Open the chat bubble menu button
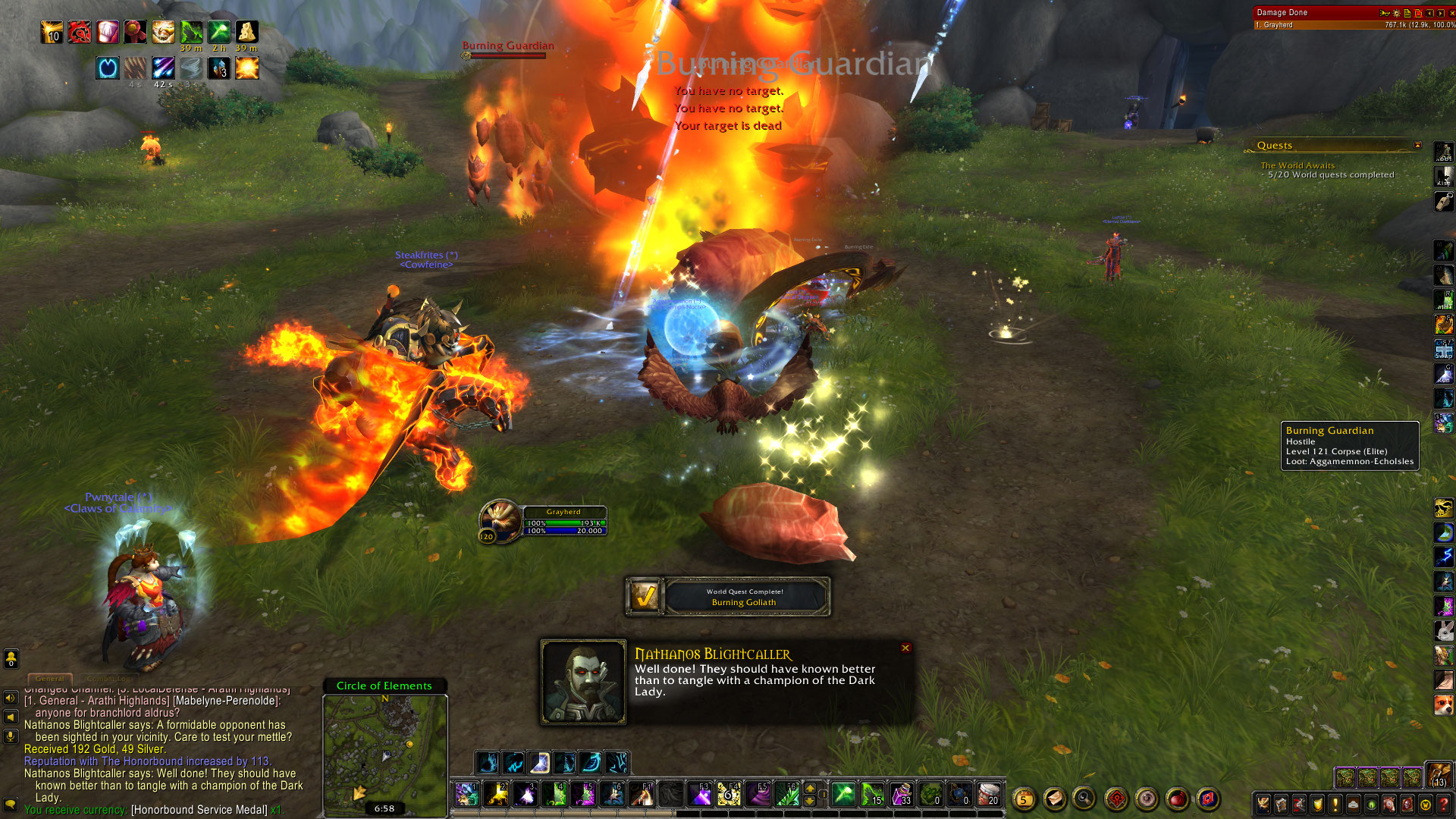1456x819 pixels. click(x=11, y=804)
